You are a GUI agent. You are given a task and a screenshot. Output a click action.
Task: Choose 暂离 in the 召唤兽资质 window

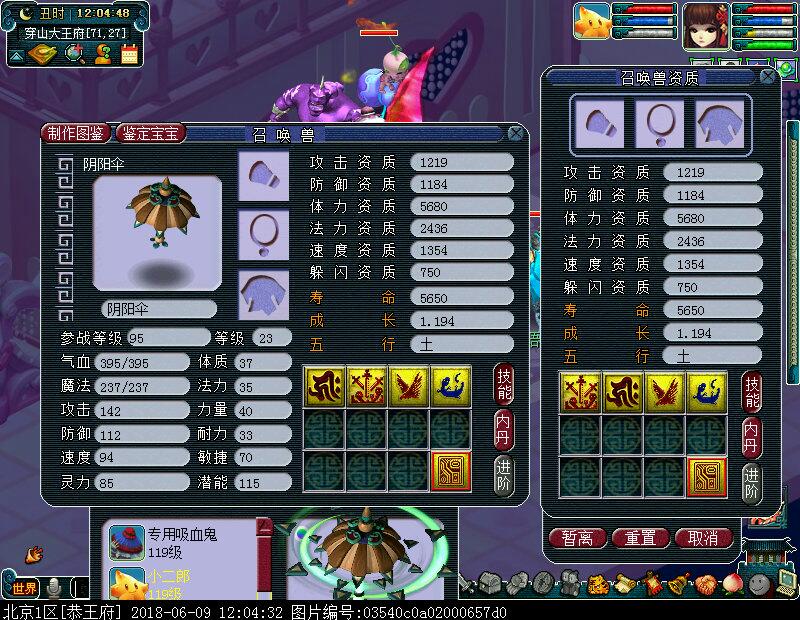click(x=577, y=538)
